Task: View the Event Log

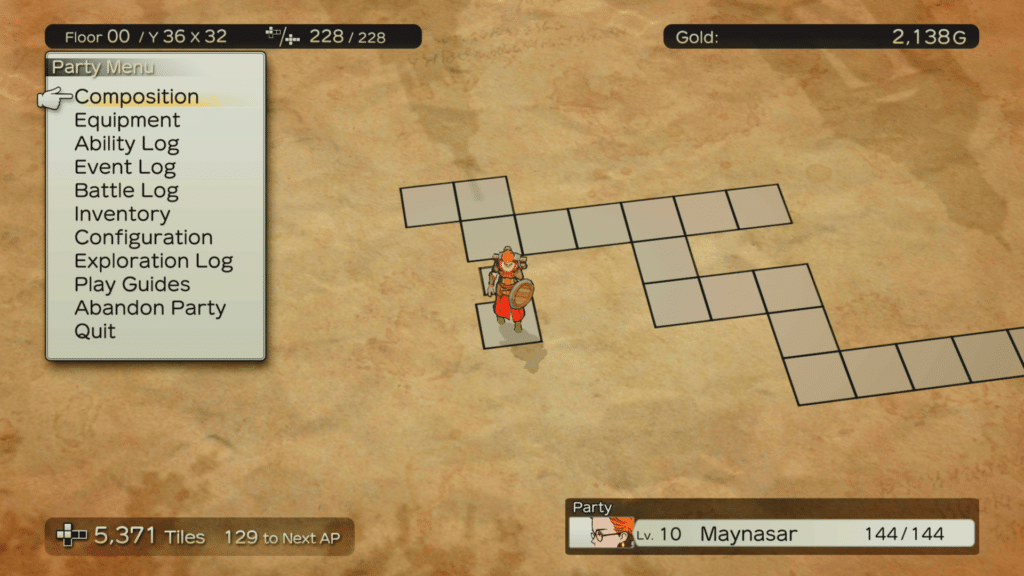Action: pos(125,167)
